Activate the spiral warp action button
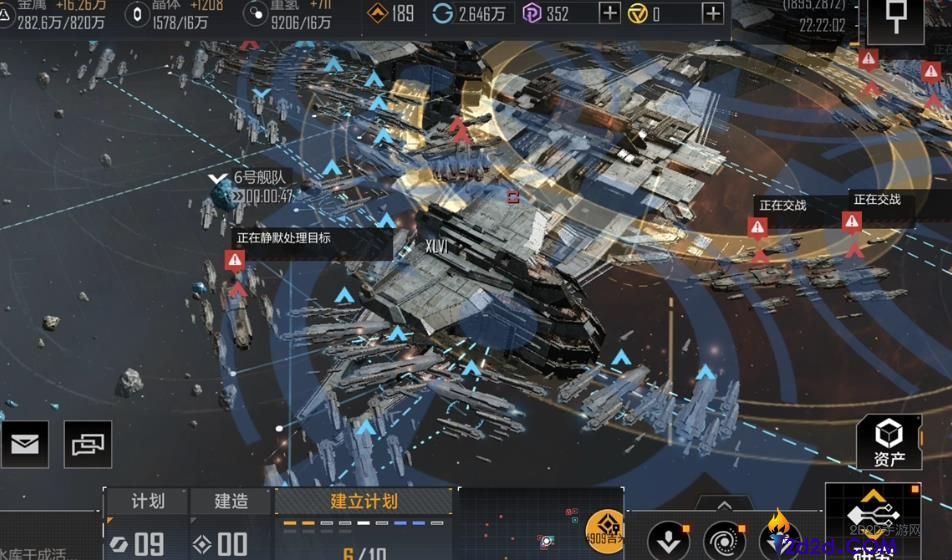 [x=724, y=541]
